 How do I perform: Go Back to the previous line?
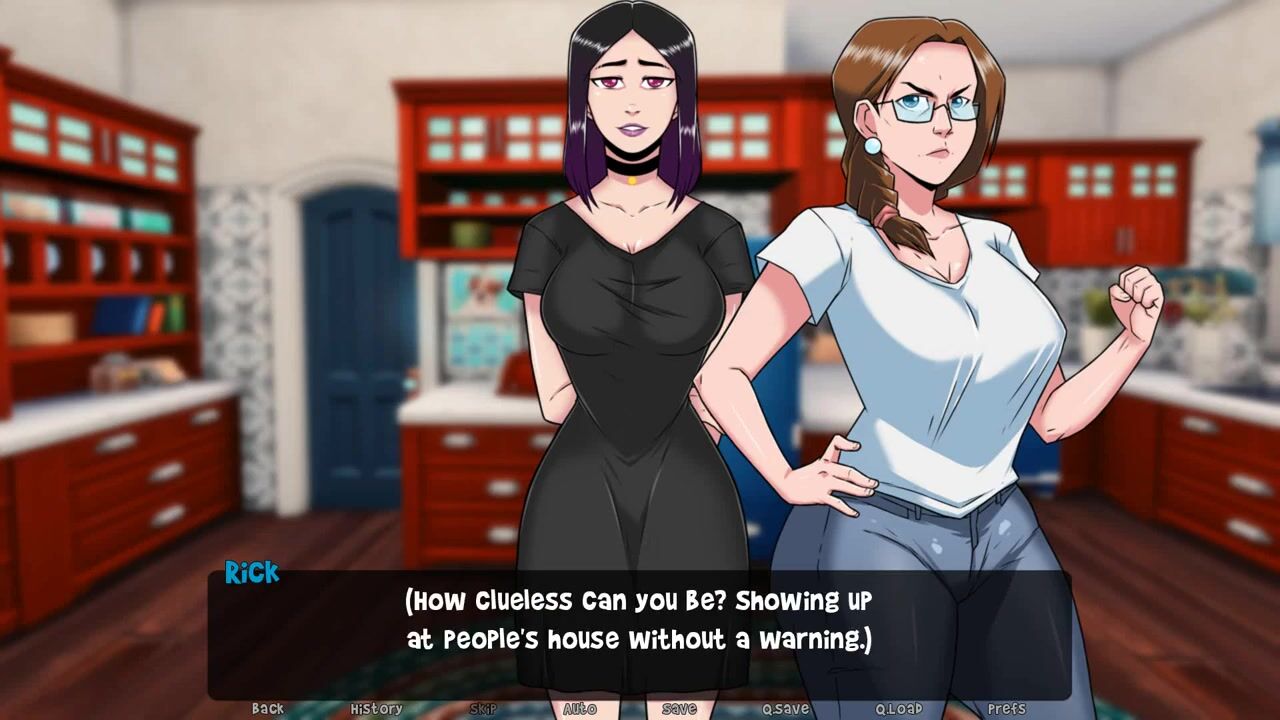point(267,709)
